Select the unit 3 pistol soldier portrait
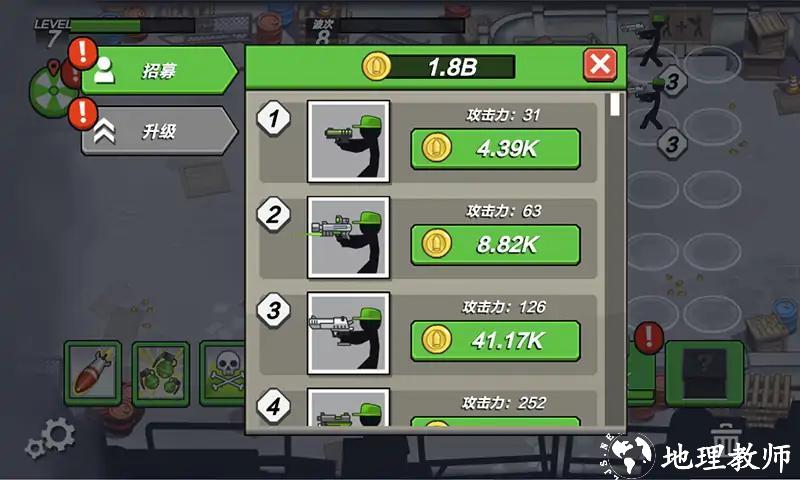Screen dimensions: 800x480 coord(348,333)
